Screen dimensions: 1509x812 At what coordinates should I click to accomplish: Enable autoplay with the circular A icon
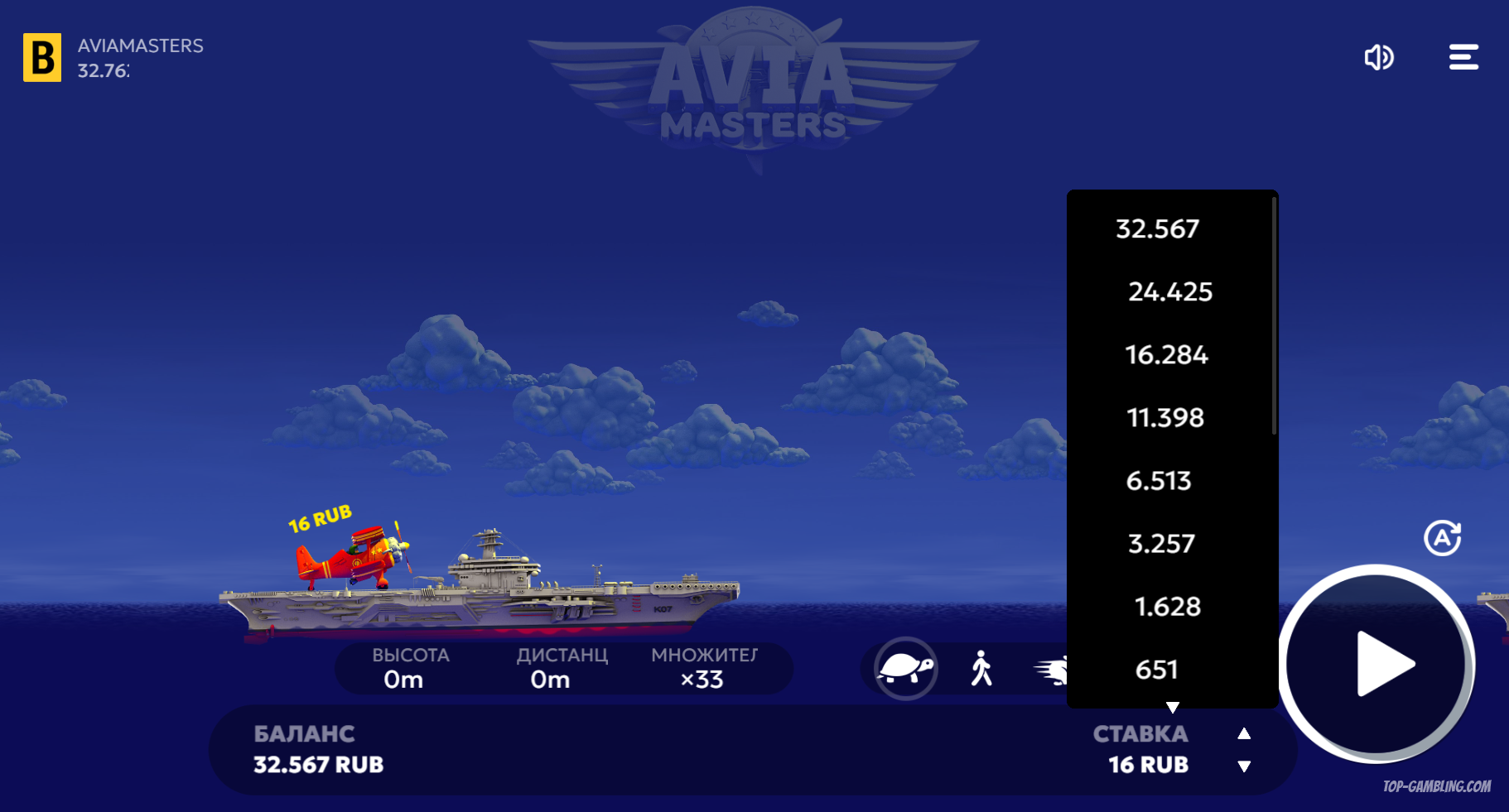(1442, 538)
